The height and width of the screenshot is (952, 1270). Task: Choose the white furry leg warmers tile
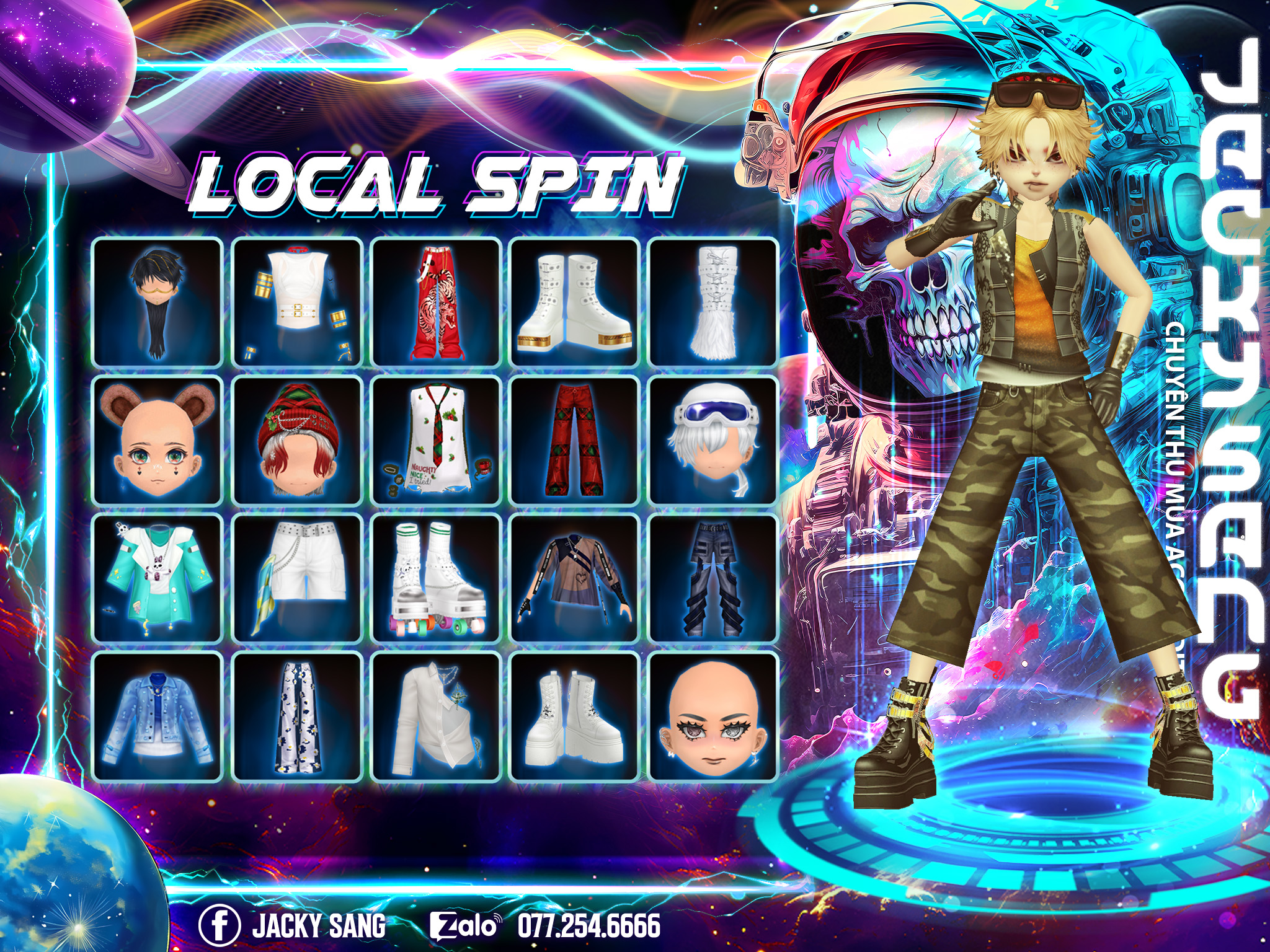tap(713, 302)
